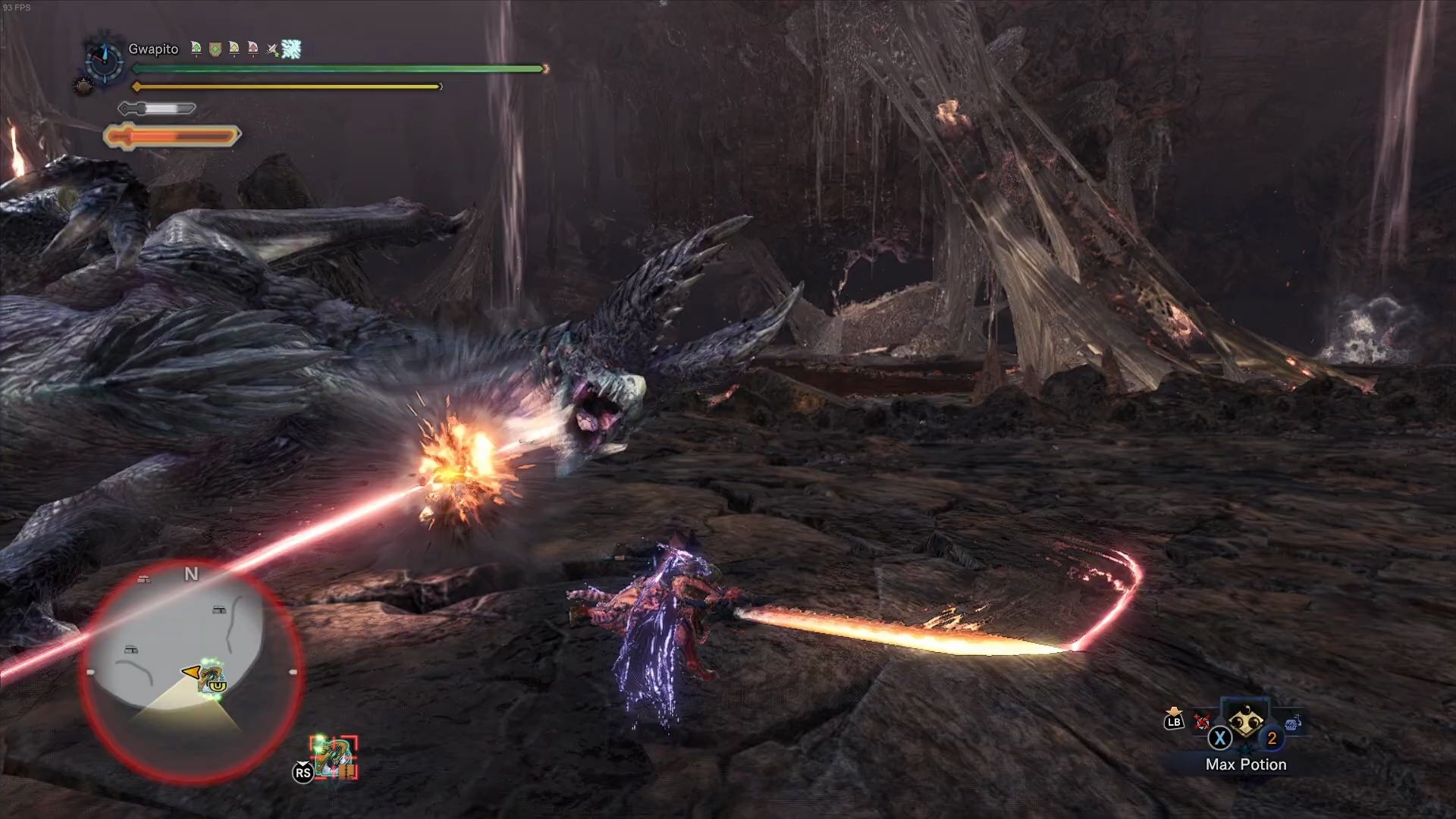Screen dimensions: 1456x819
Task: Select the Max Potion item slot
Action: [1244, 722]
